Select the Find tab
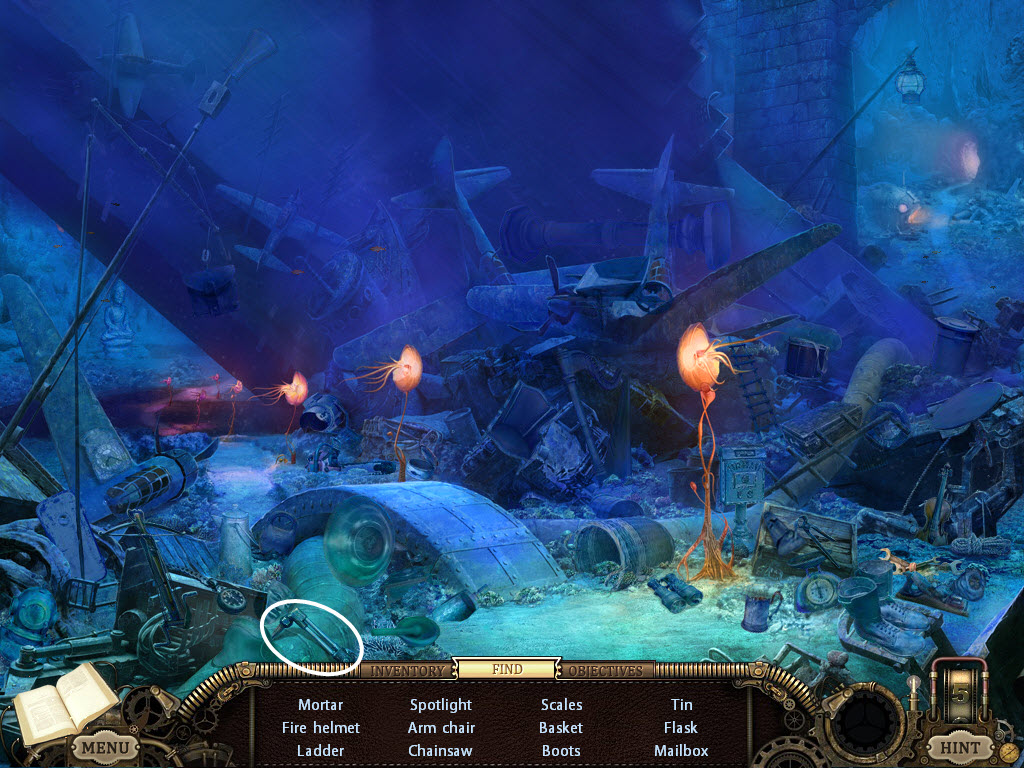The image size is (1024, 768). point(507,669)
